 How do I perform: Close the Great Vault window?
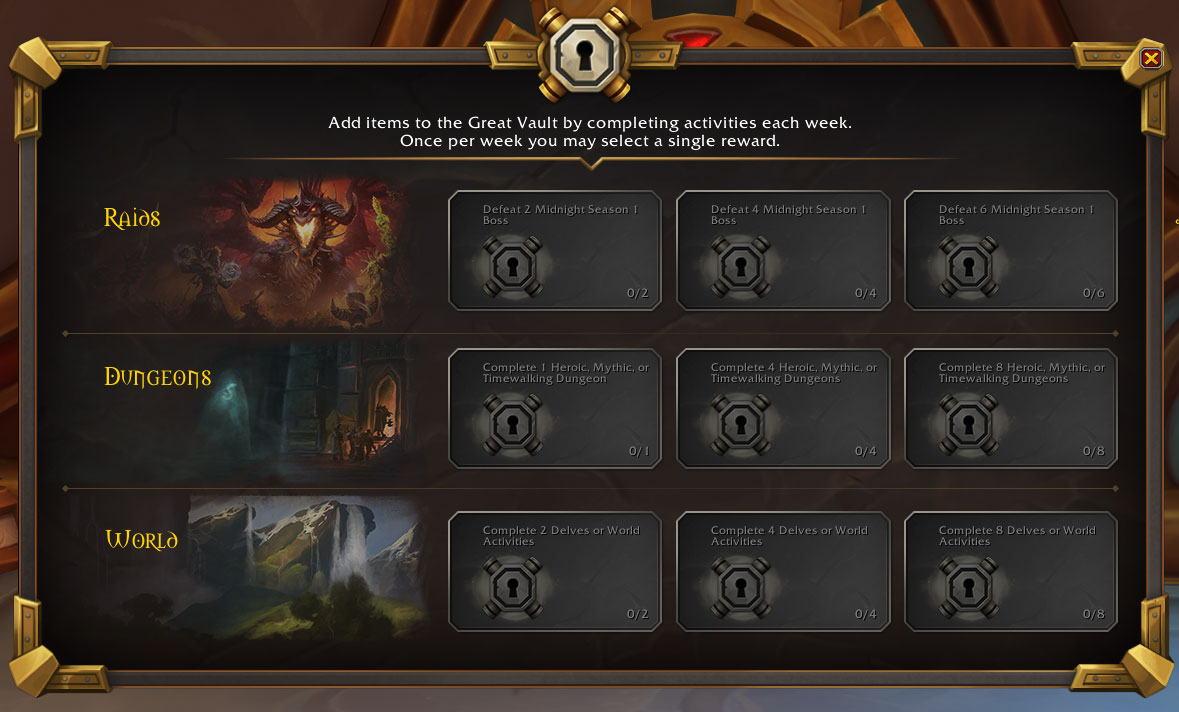[x=1151, y=58]
